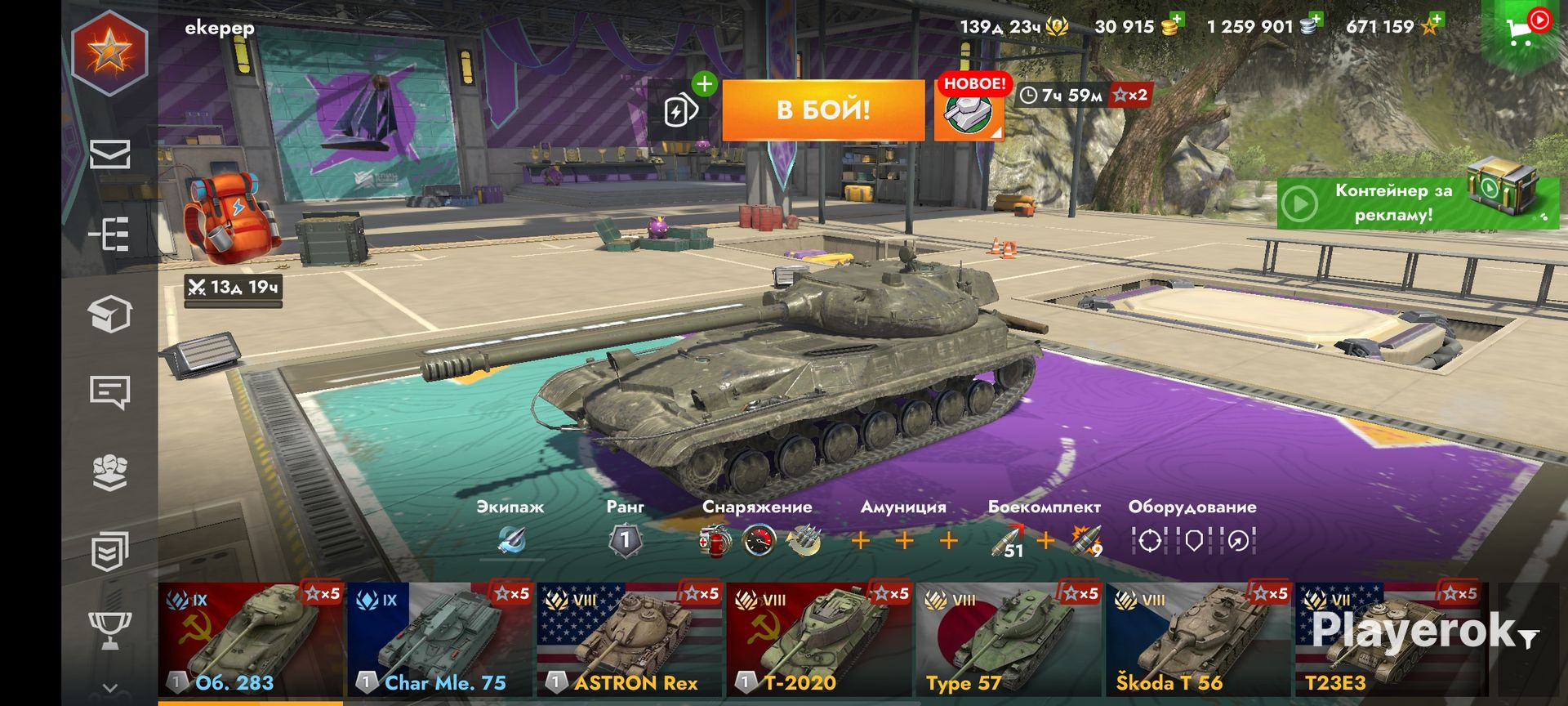Select the Char Mle. 75 tank
Screen dimensions: 1568x706
pos(440,639)
